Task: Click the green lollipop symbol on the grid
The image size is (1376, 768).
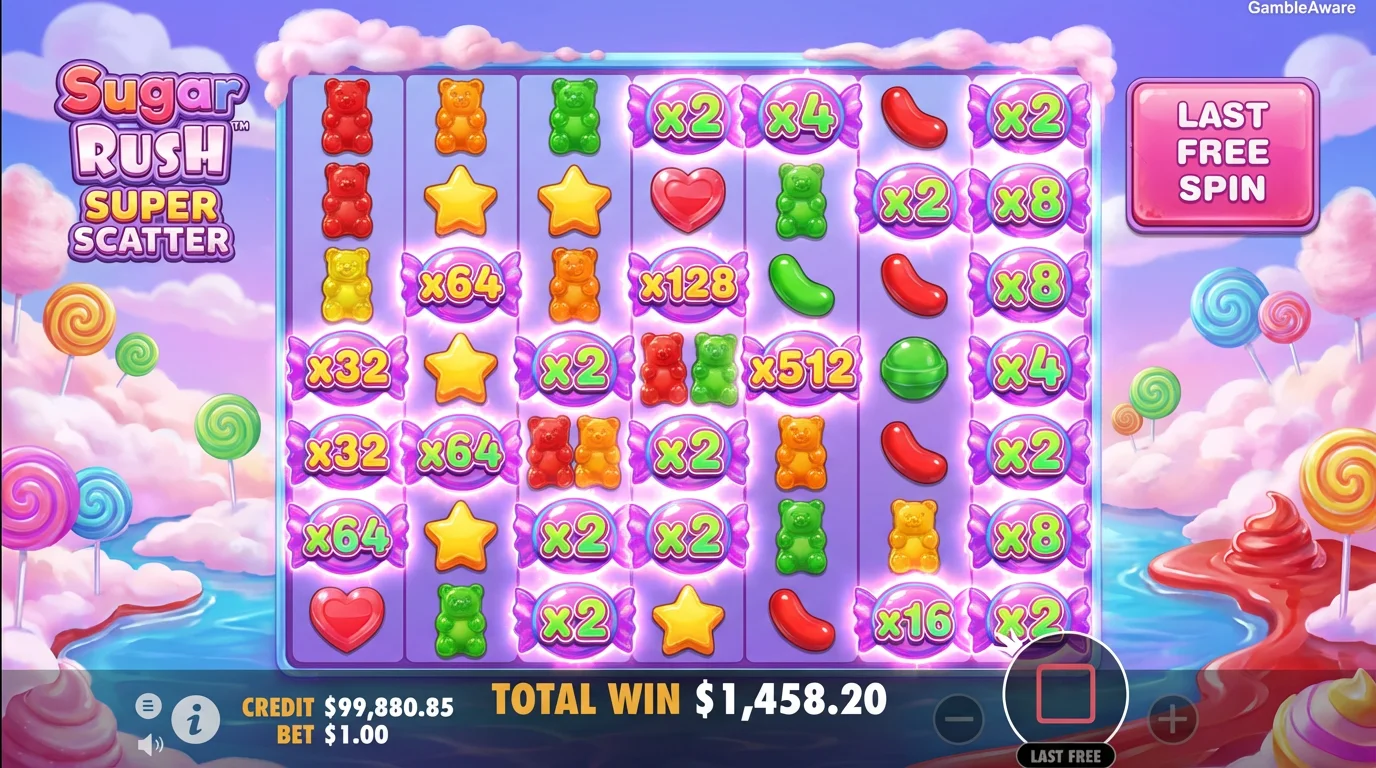Action: coord(915,369)
